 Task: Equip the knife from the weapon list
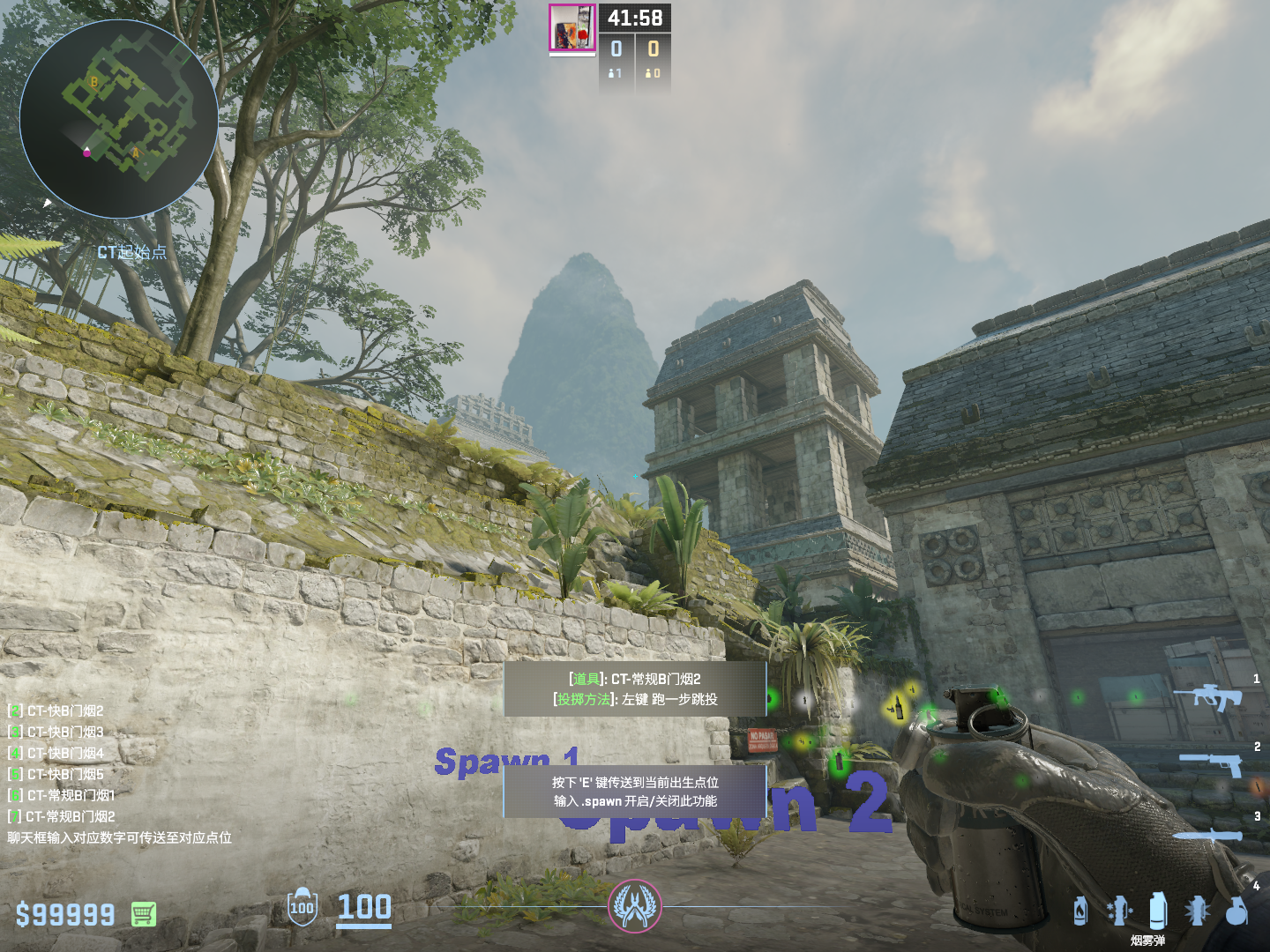click(1206, 835)
